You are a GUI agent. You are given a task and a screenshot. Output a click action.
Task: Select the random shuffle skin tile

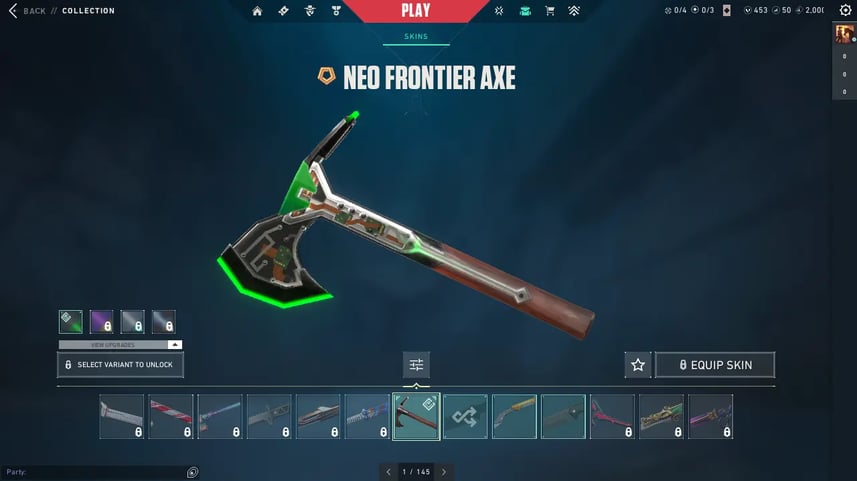465,416
